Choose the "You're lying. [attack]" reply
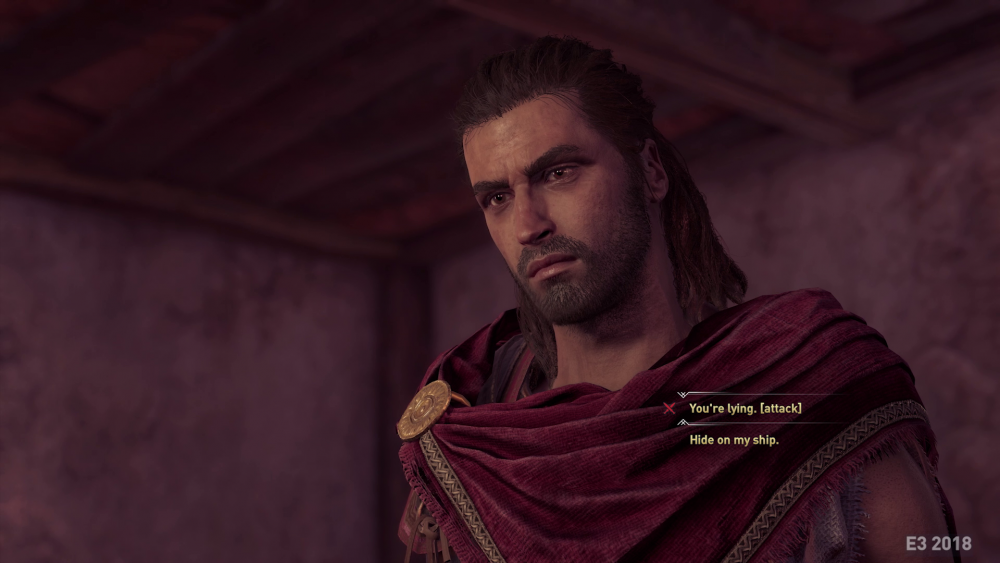This screenshot has height=563, width=1000. pos(745,408)
